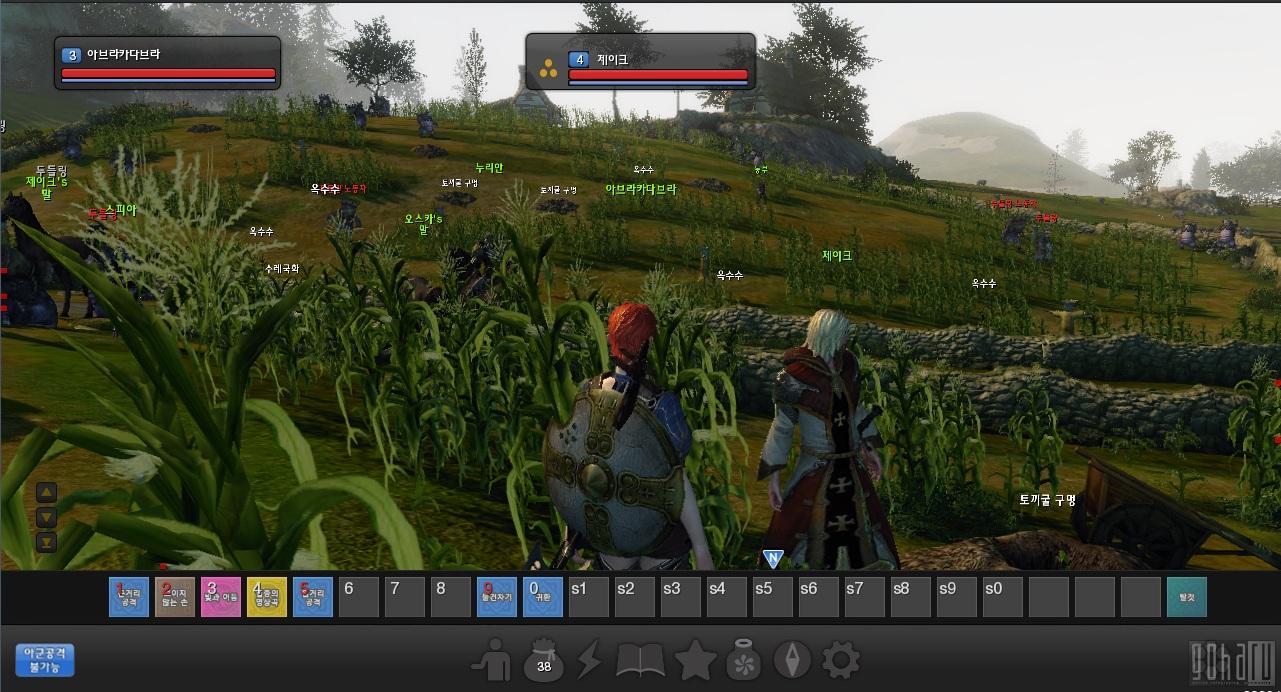Select the star icon in the menu bar

pyautogui.click(x=694, y=660)
